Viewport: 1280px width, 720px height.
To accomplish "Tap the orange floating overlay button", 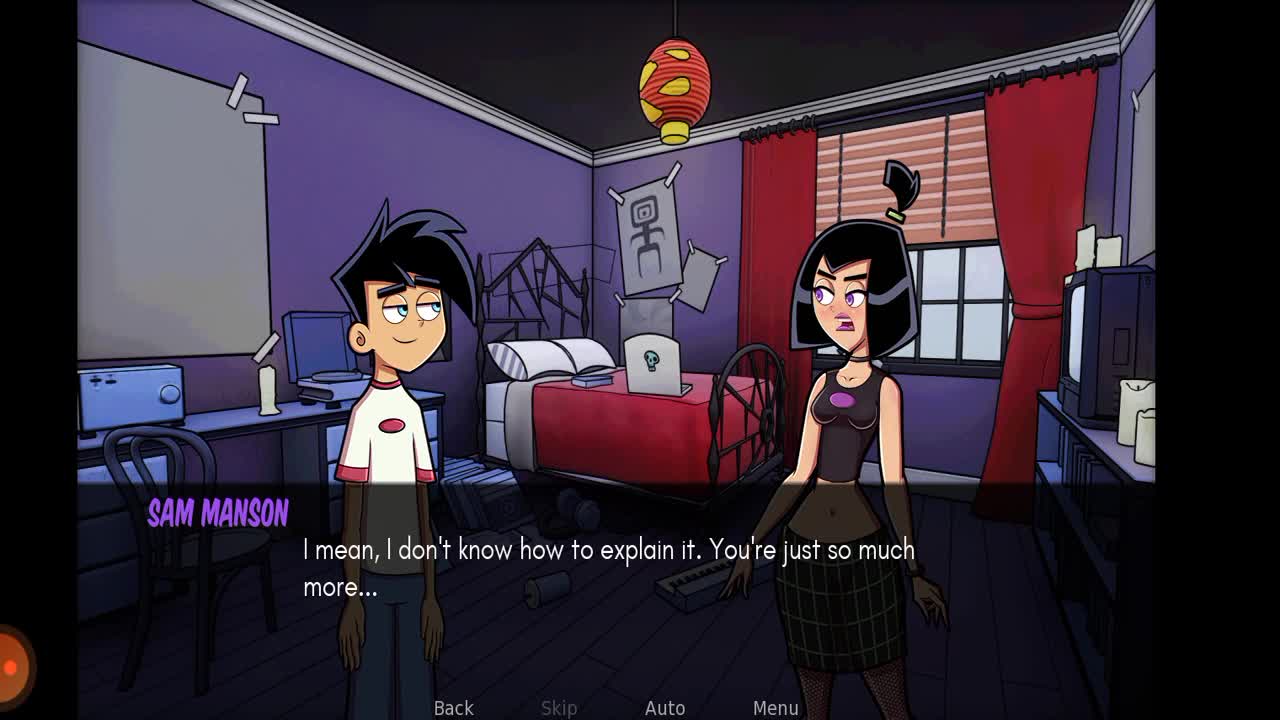I will click(x=12, y=666).
